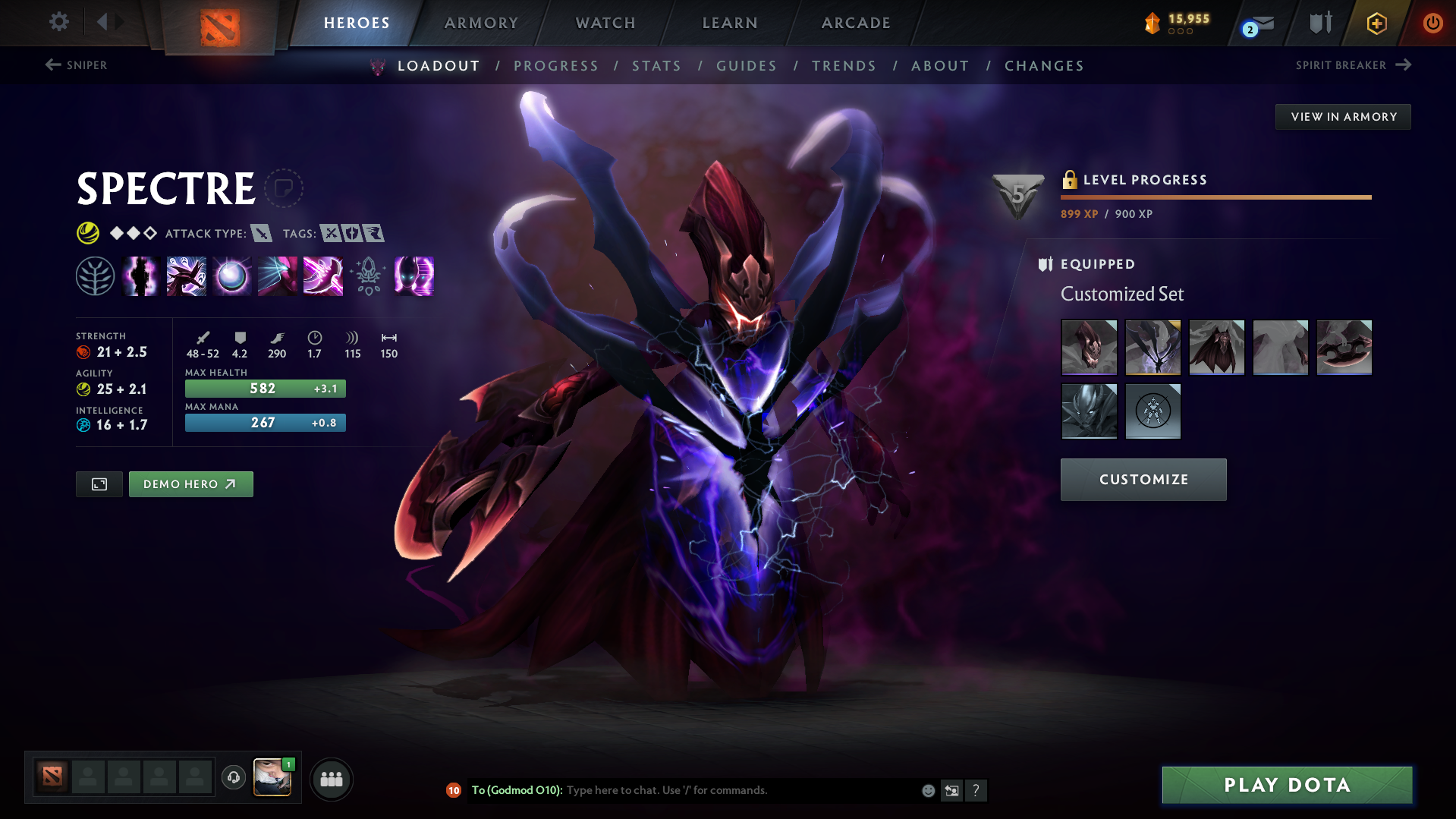
Task: Select the Haunt ultimate ability icon
Action: coord(414,276)
